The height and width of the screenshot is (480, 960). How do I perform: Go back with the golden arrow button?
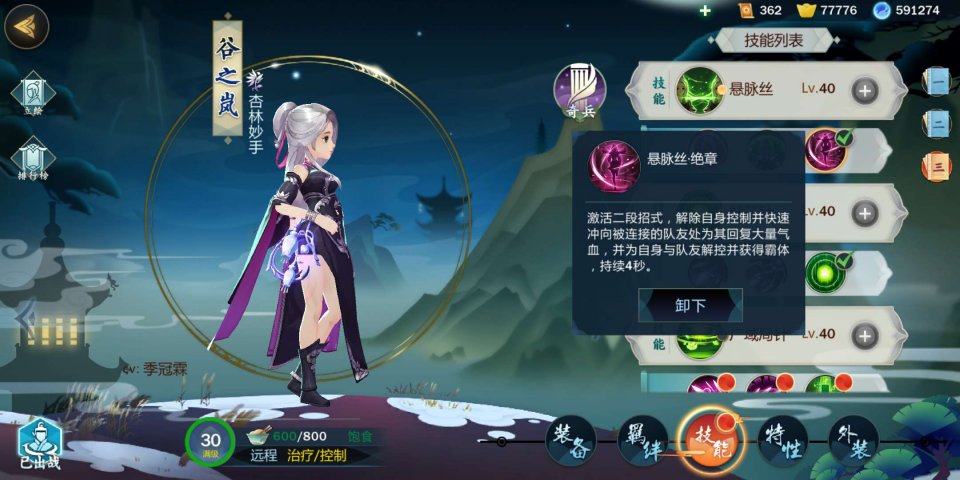[27, 27]
